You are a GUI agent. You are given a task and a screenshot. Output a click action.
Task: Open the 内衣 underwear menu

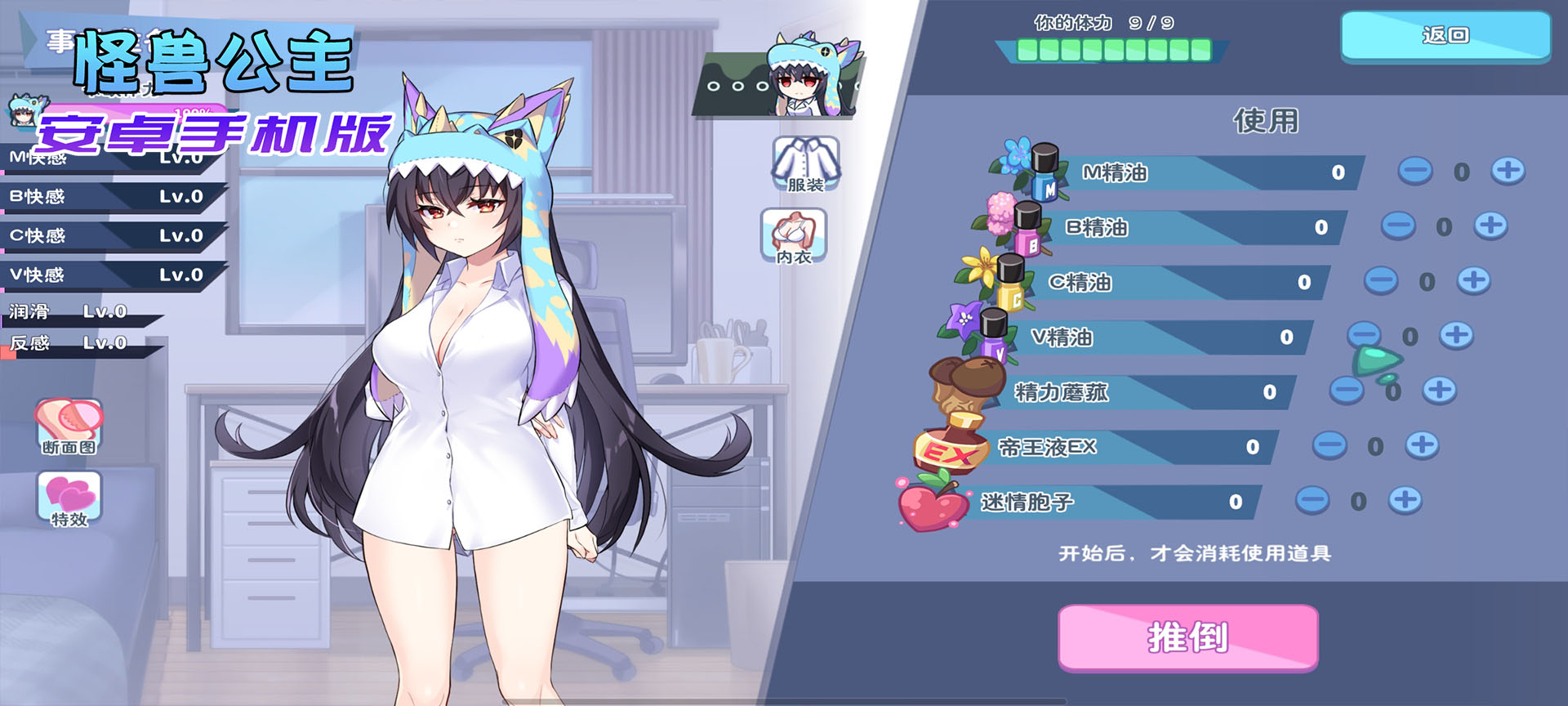pos(794,236)
